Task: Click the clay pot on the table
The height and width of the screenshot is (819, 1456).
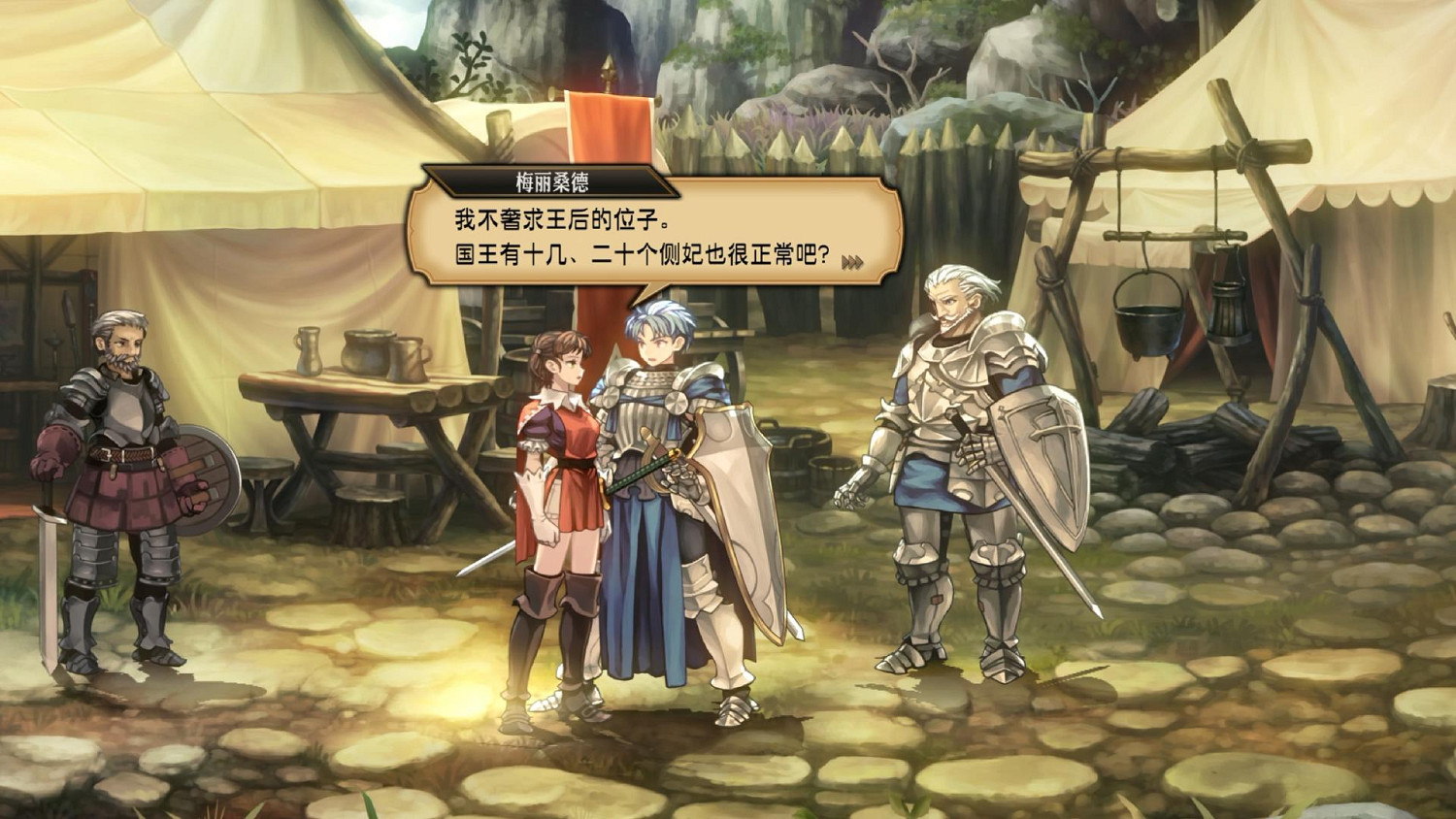Action: click(x=367, y=349)
